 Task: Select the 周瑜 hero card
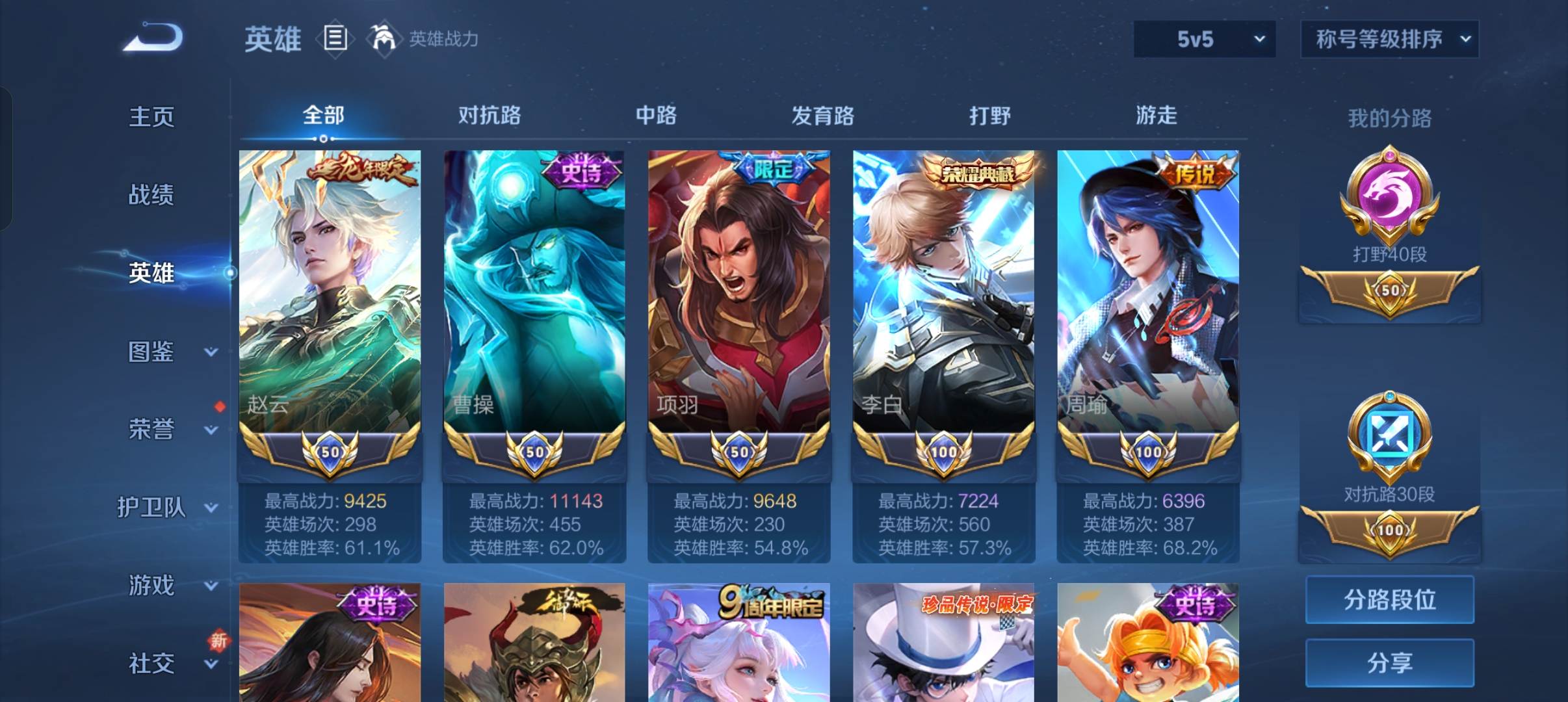coord(1148,292)
